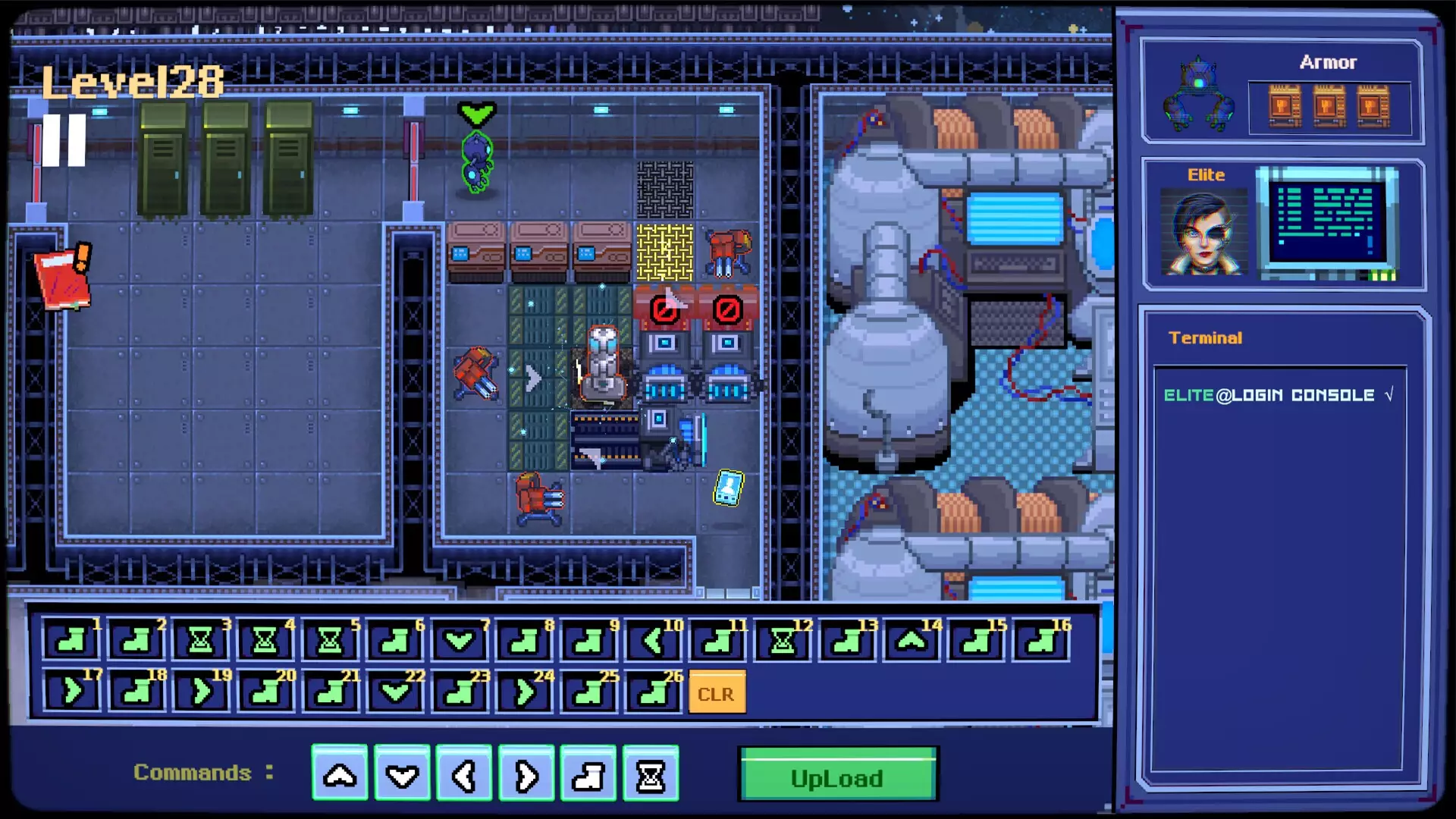Add a boot step command
This screenshot has height=819, width=1456.
pos(588,774)
